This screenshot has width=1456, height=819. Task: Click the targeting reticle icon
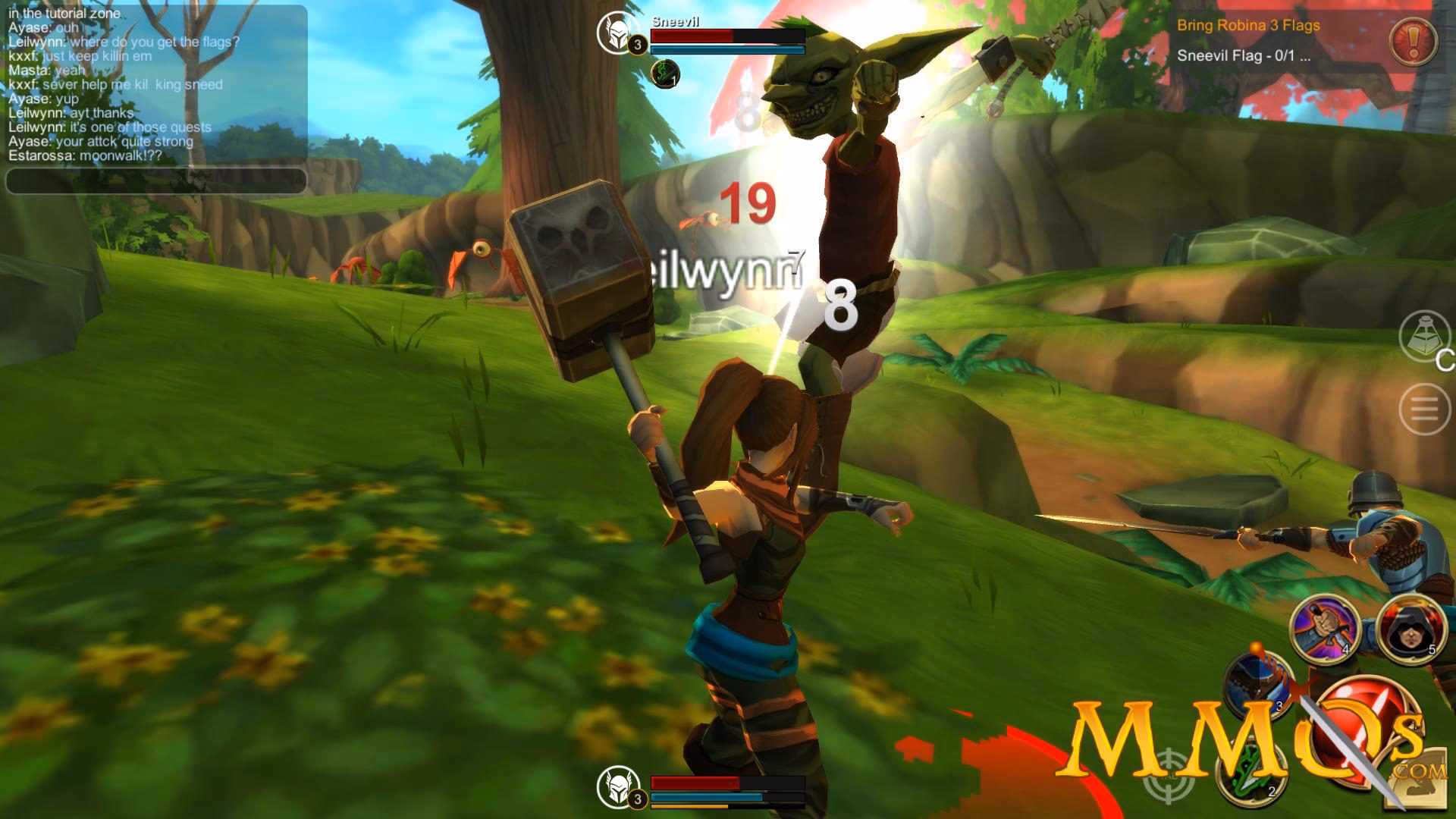pos(1168,775)
